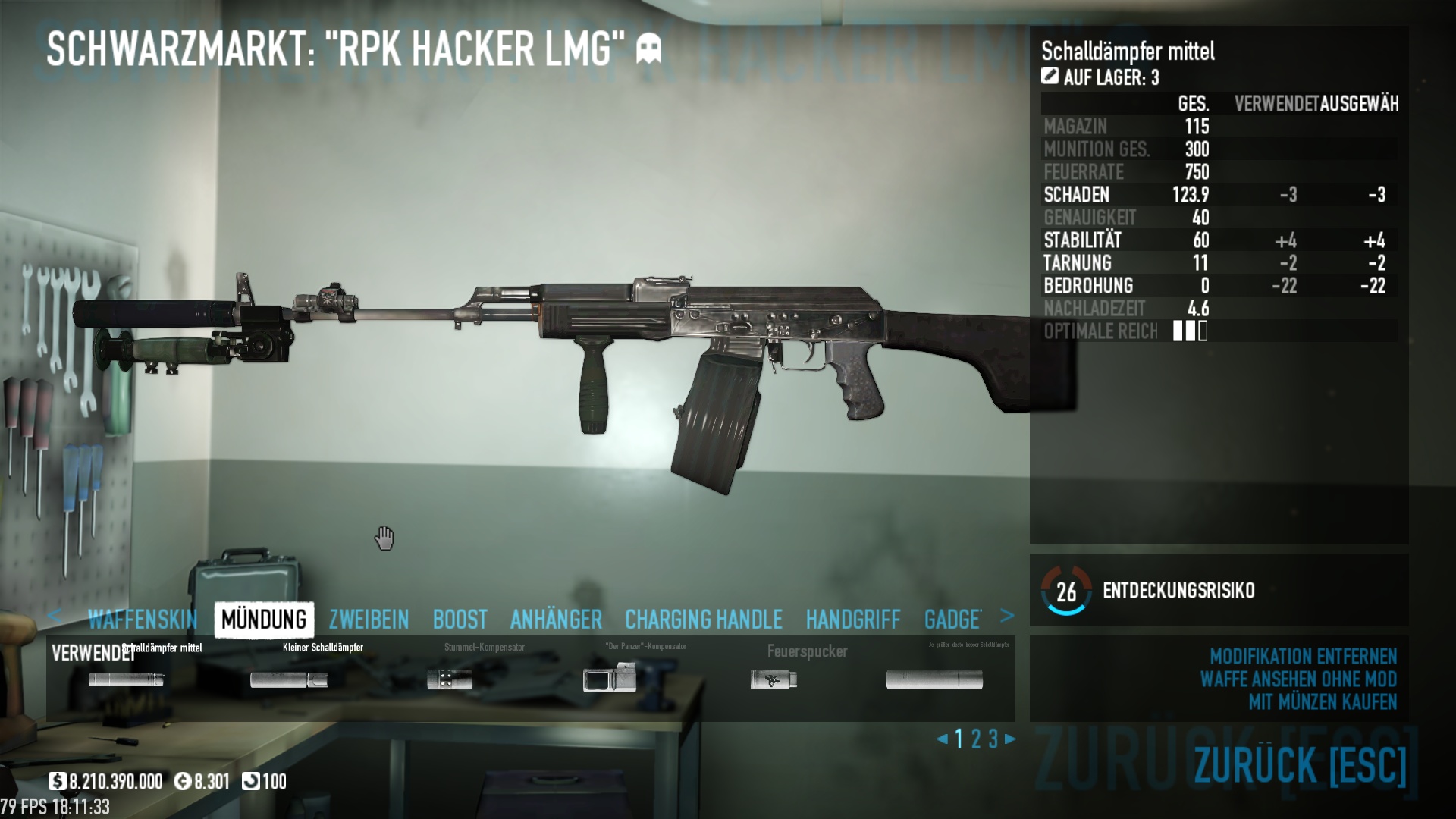The width and height of the screenshot is (1456, 819).
Task: Click the right arrow to show more categories
Action: pyautogui.click(x=1007, y=616)
